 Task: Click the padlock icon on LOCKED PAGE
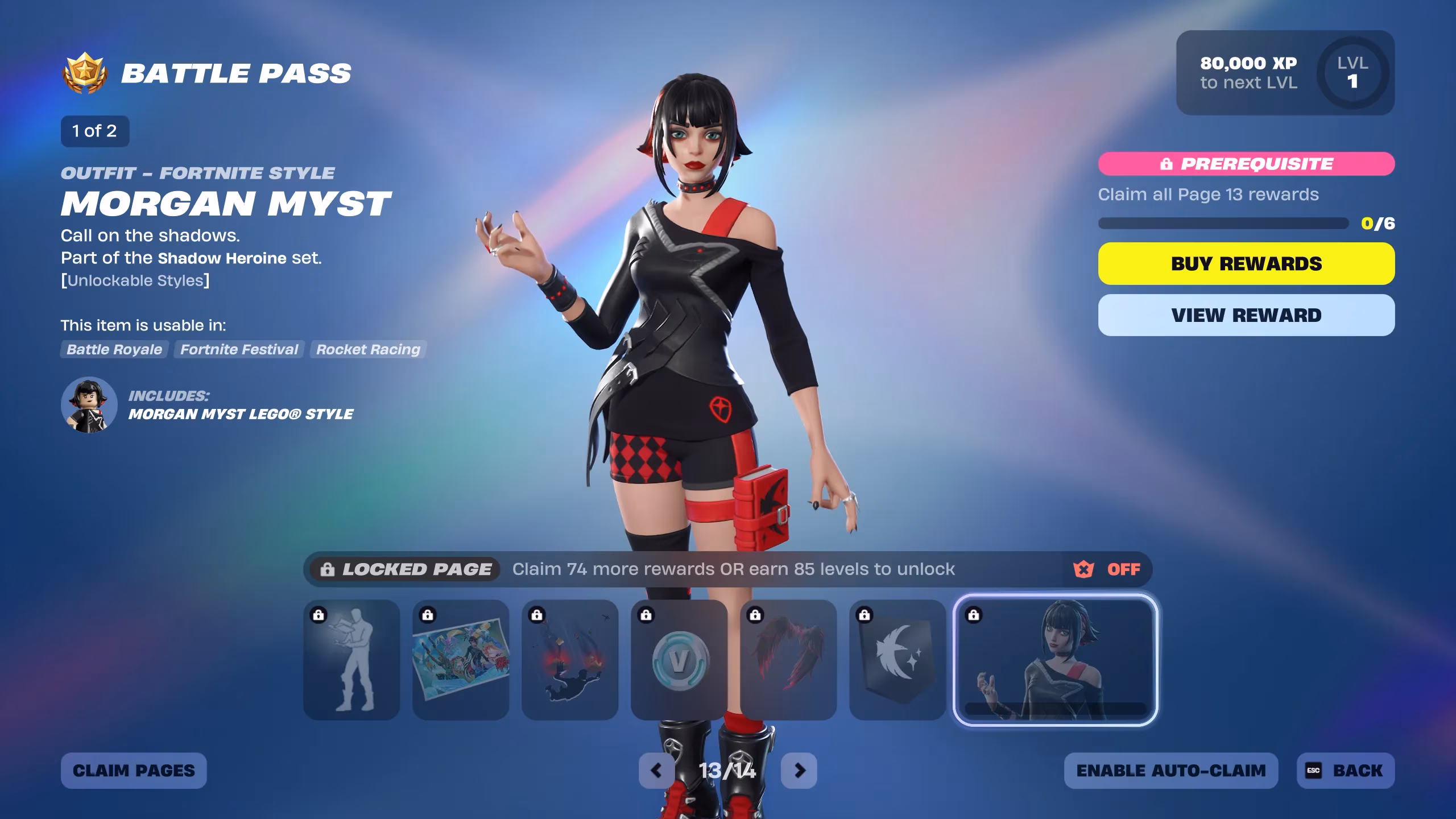coord(329,569)
